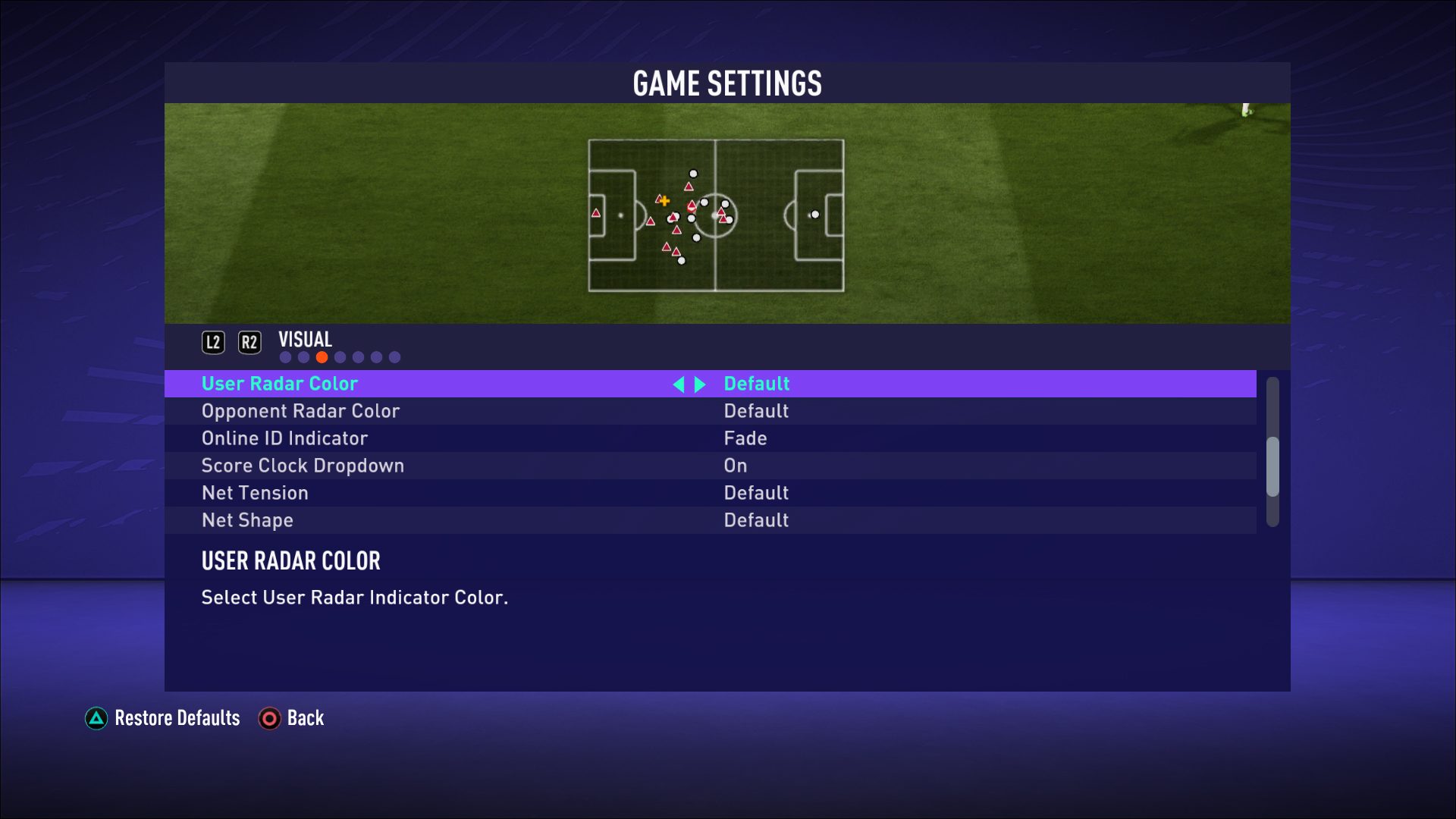Switch to the VISUAL settings tab
The height and width of the screenshot is (819, 1456).
tap(304, 340)
